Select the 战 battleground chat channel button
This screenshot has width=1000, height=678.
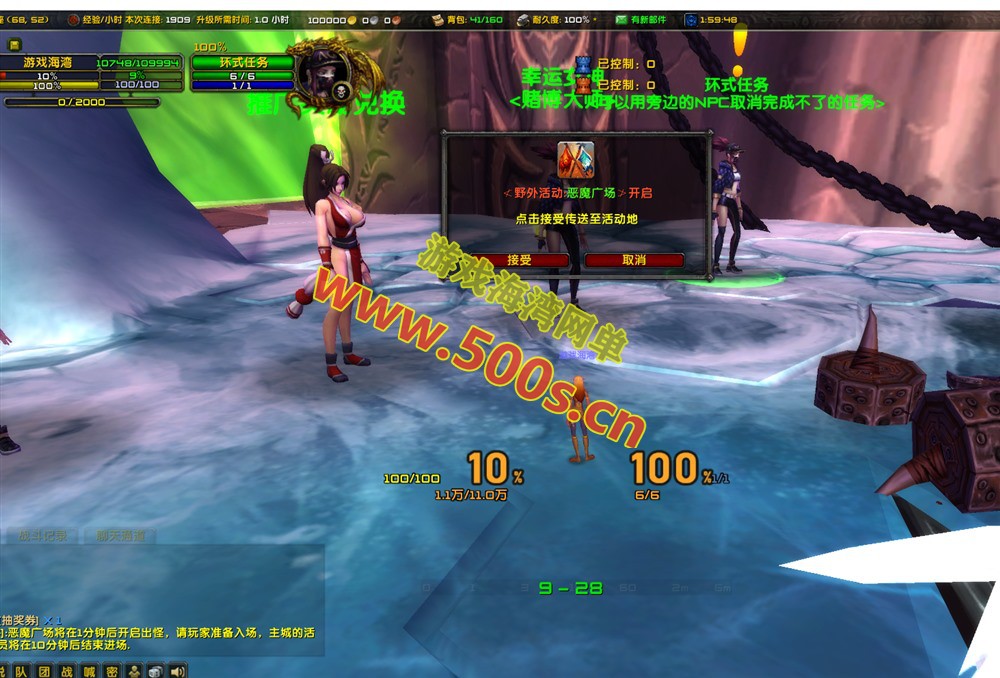[66, 671]
